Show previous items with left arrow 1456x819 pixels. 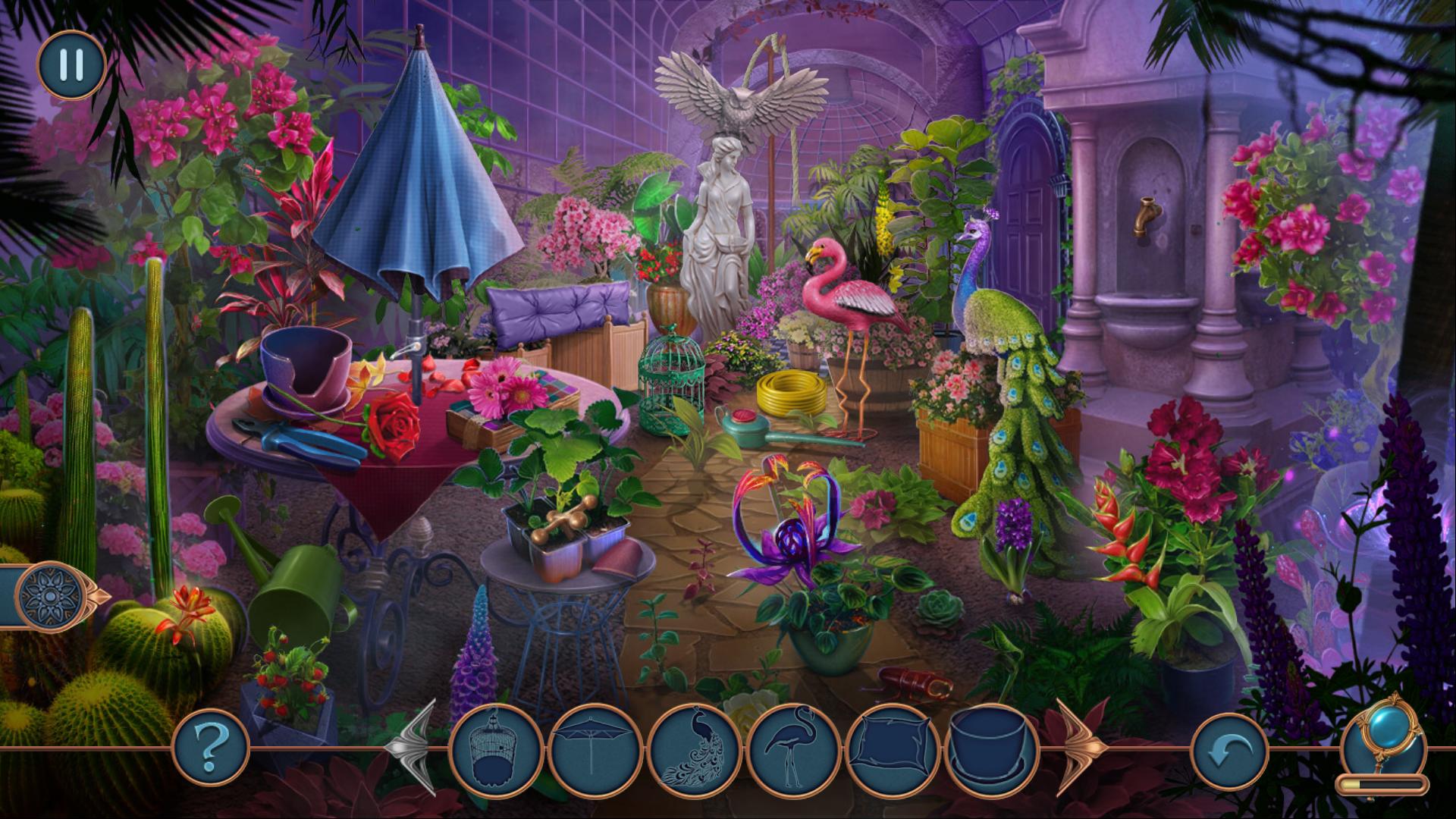click(x=413, y=748)
